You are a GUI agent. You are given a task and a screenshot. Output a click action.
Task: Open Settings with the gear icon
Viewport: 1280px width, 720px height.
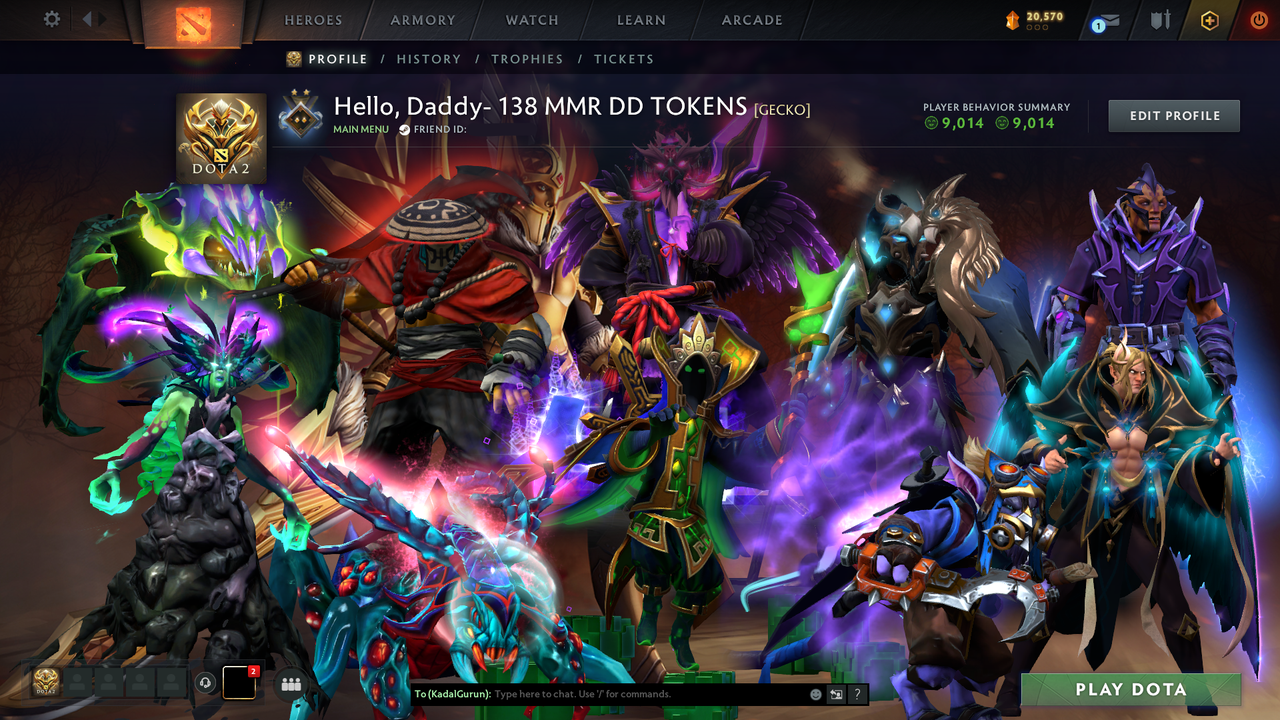pos(52,18)
